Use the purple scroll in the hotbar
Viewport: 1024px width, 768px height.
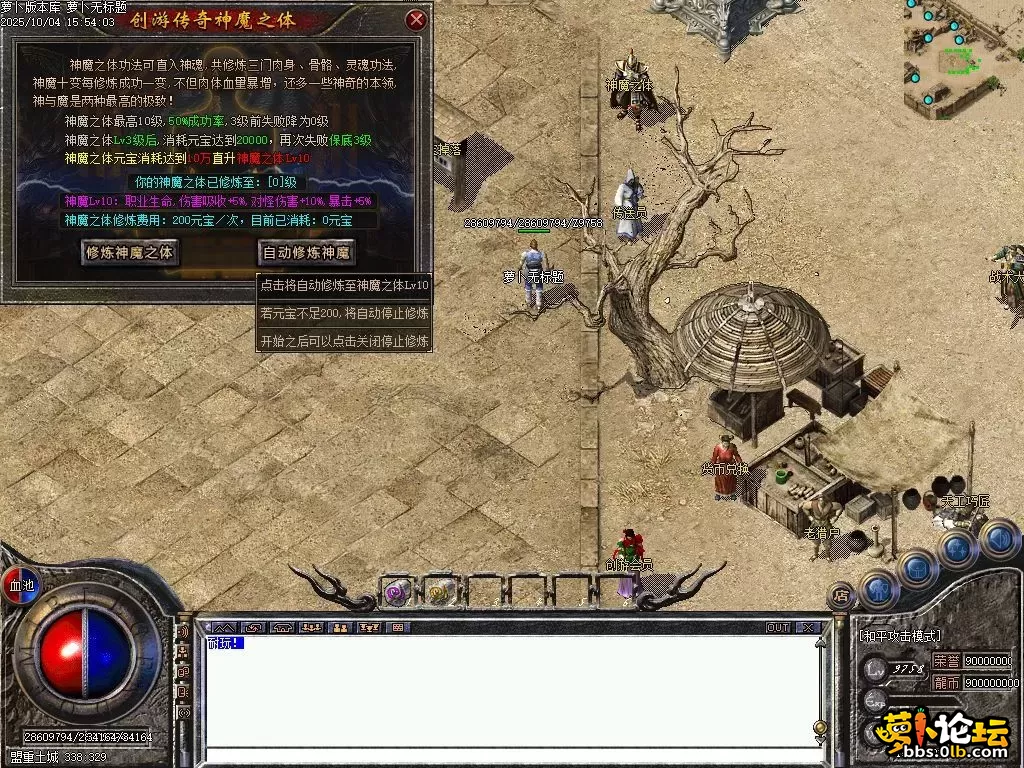(x=397, y=592)
